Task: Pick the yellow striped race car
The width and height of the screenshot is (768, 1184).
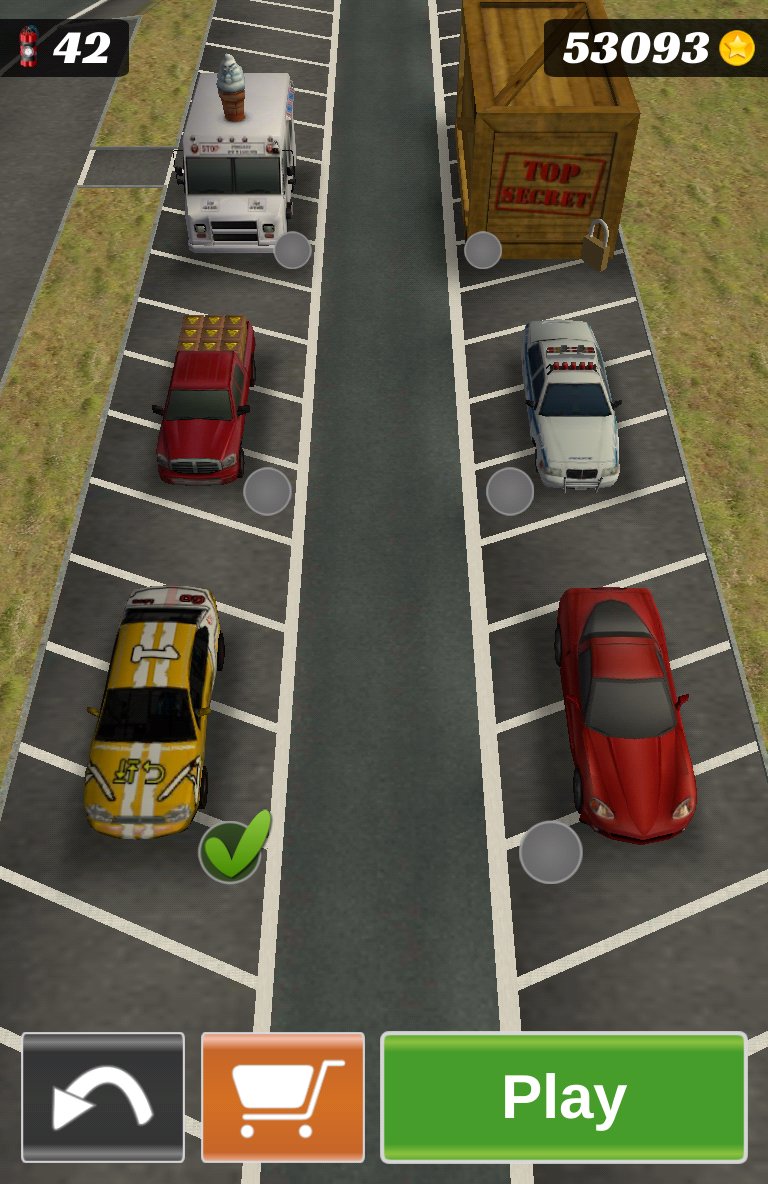Action: [153, 710]
